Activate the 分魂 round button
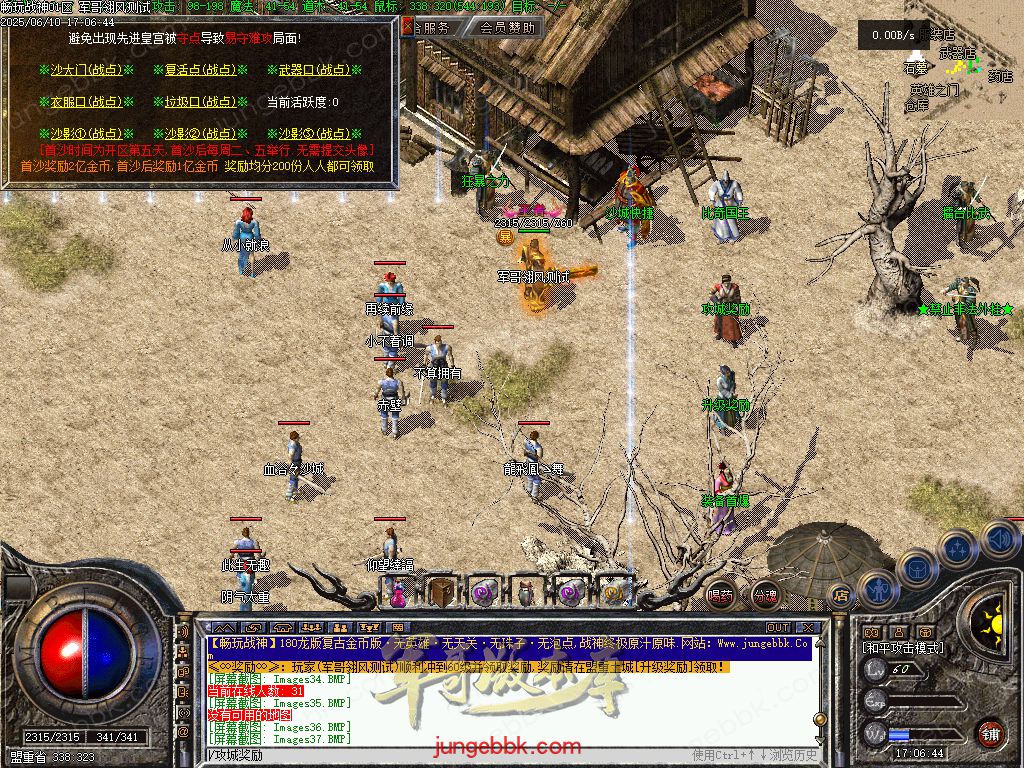The width and height of the screenshot is (1024, 768). click(765, 596)
